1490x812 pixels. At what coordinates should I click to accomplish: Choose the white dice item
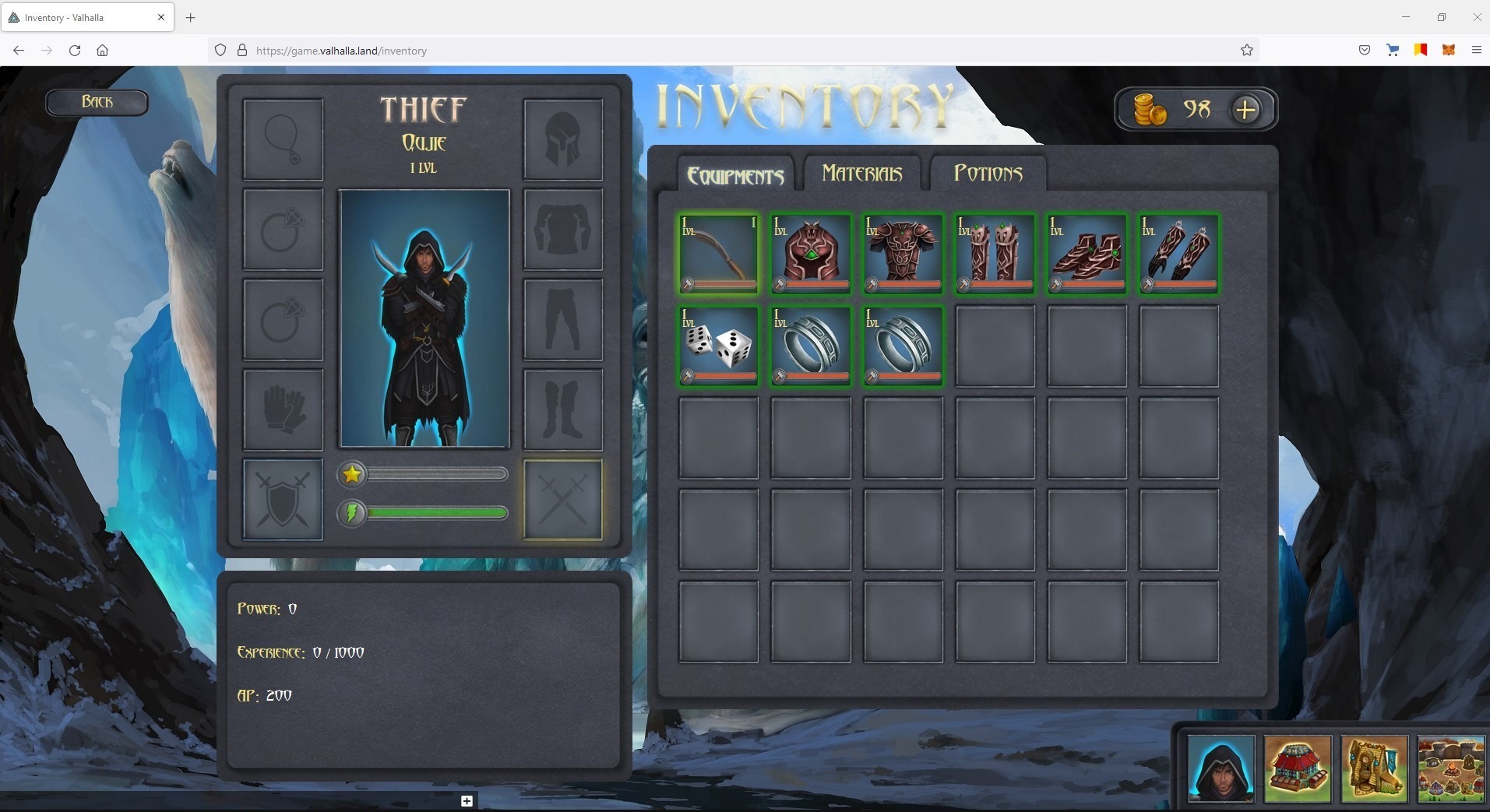point(718,346)
